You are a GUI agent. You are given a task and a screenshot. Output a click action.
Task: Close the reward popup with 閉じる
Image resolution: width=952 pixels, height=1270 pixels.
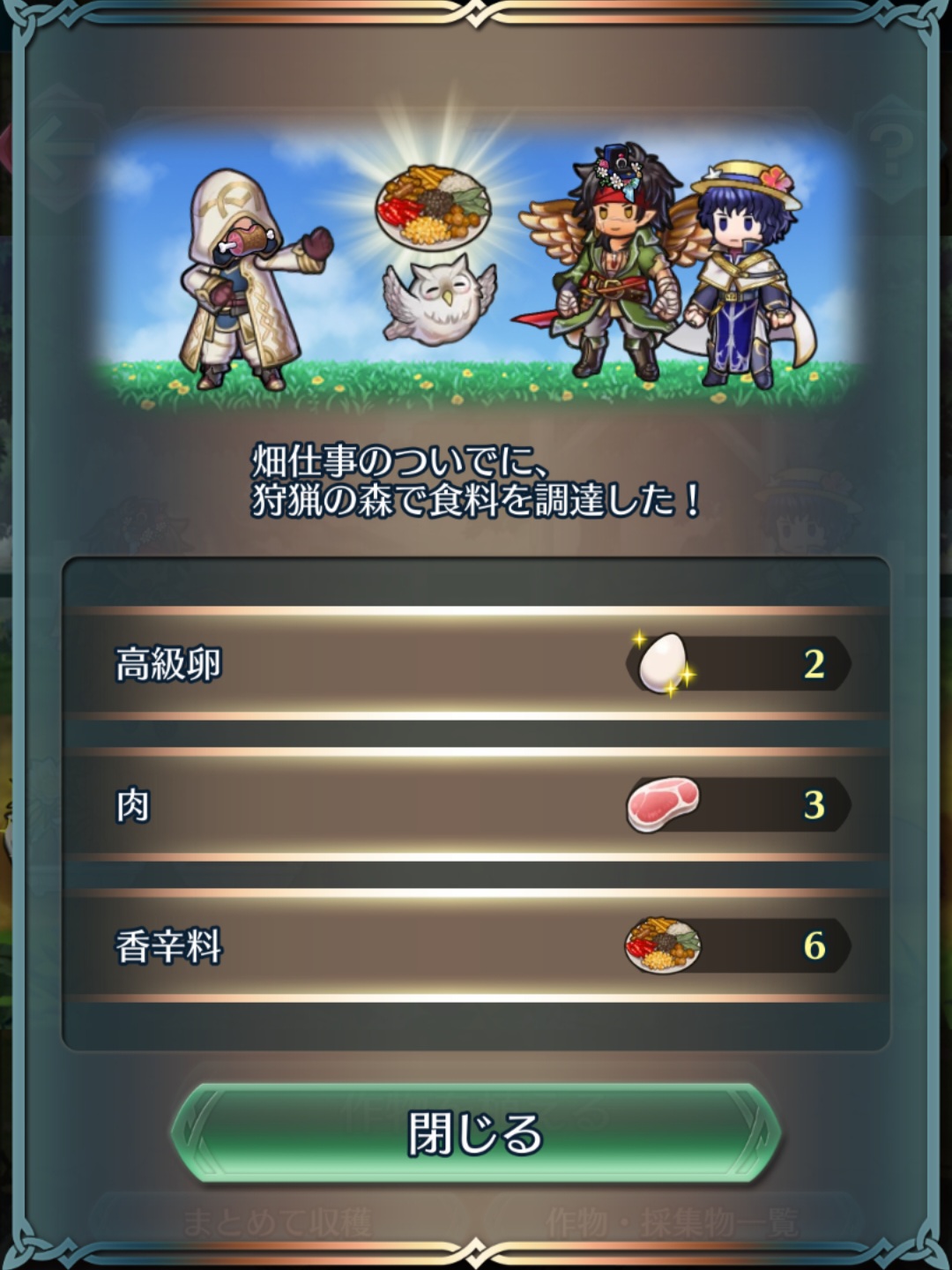tap(476, 1133)
